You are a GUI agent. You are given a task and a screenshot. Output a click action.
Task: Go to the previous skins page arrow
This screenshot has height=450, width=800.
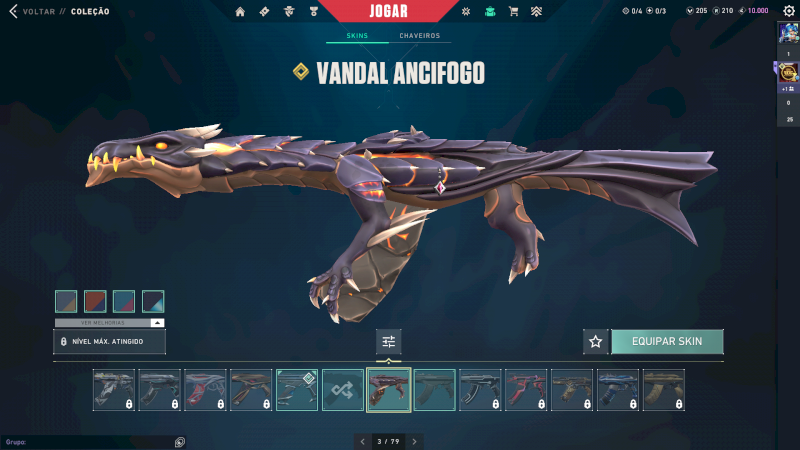(x=362, y=441)
